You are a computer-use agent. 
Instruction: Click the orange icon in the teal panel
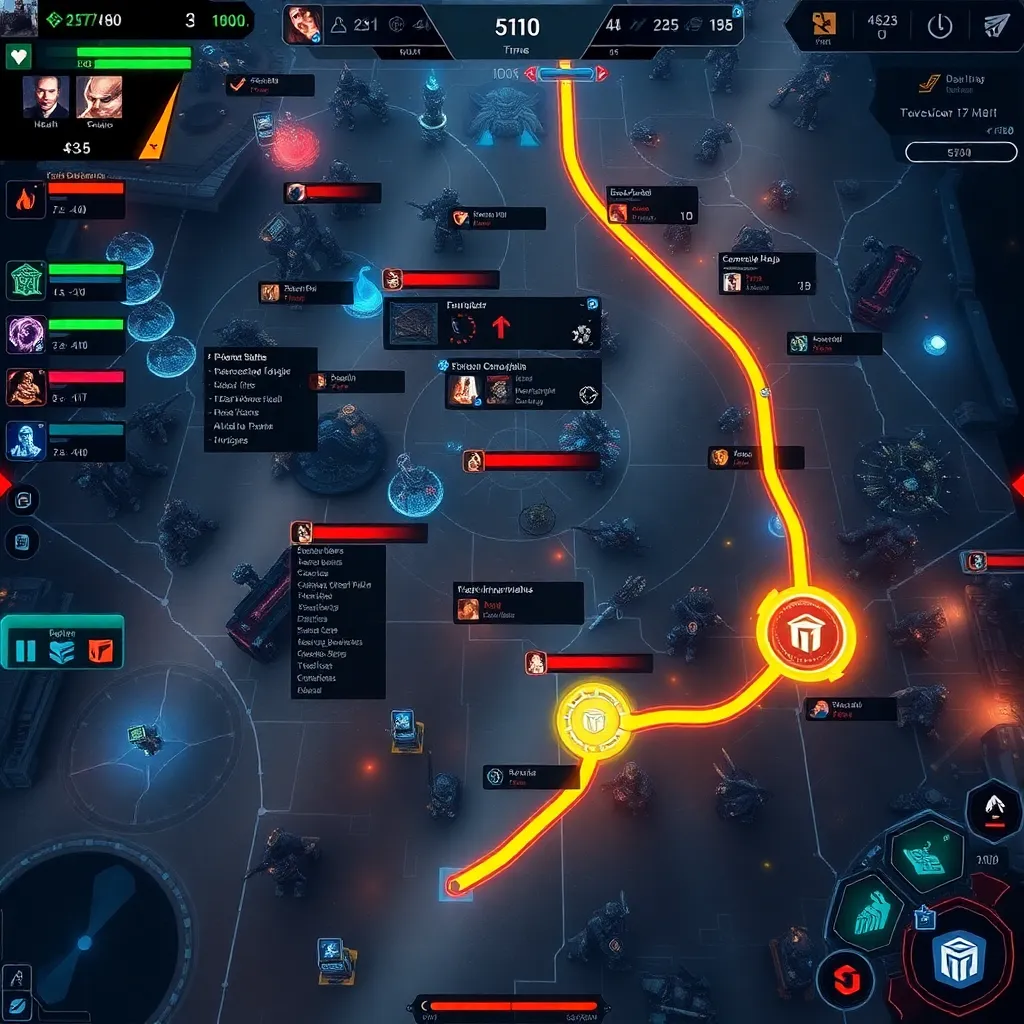(x=100, y=652)
